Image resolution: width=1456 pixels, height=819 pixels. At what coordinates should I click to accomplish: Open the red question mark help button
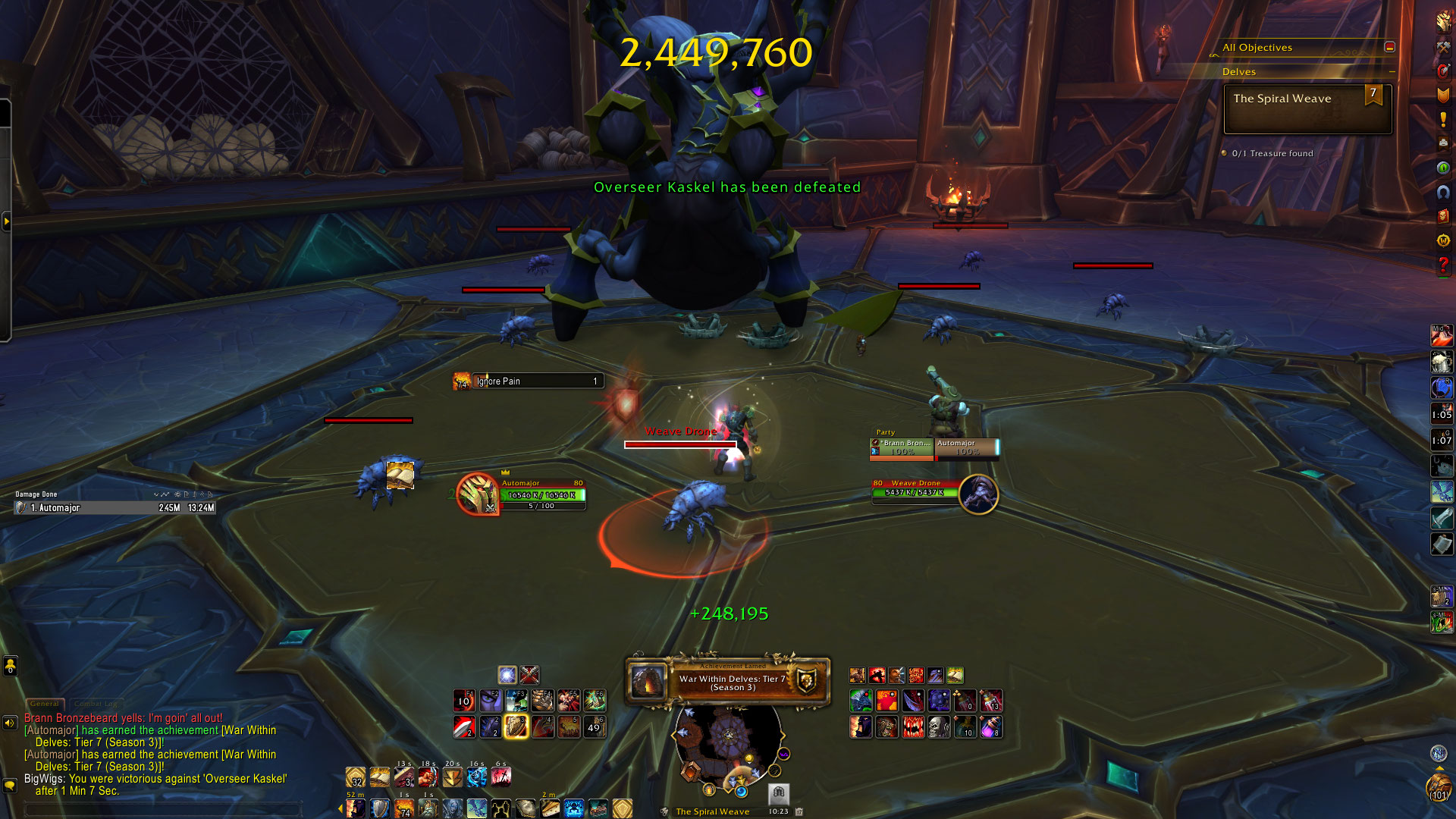click(1442, 265)
